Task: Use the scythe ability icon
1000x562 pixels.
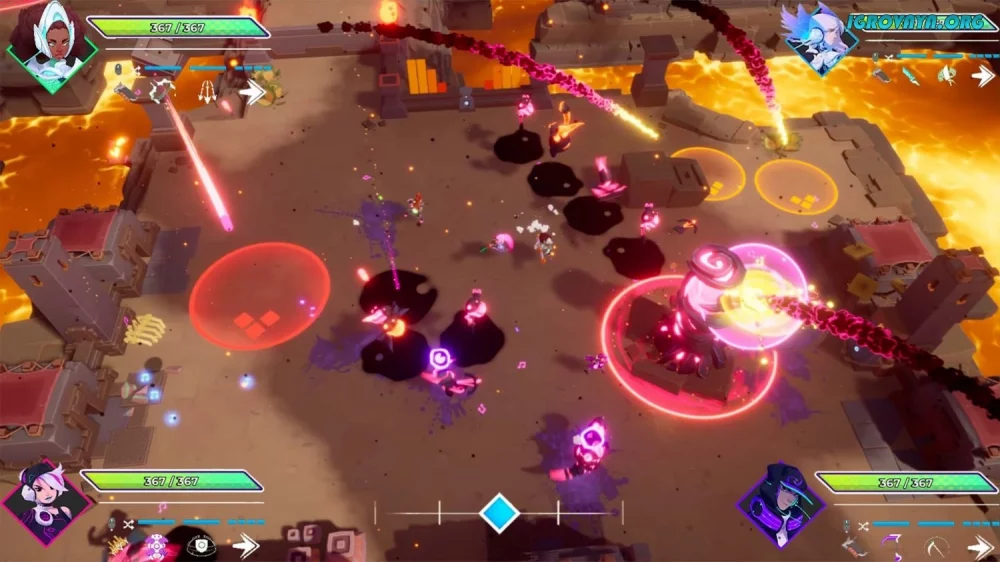Action: coord(935,547)
